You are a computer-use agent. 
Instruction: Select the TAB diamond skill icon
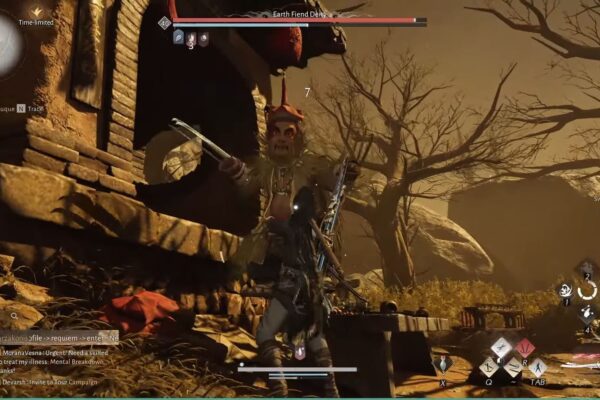(537, 367)
